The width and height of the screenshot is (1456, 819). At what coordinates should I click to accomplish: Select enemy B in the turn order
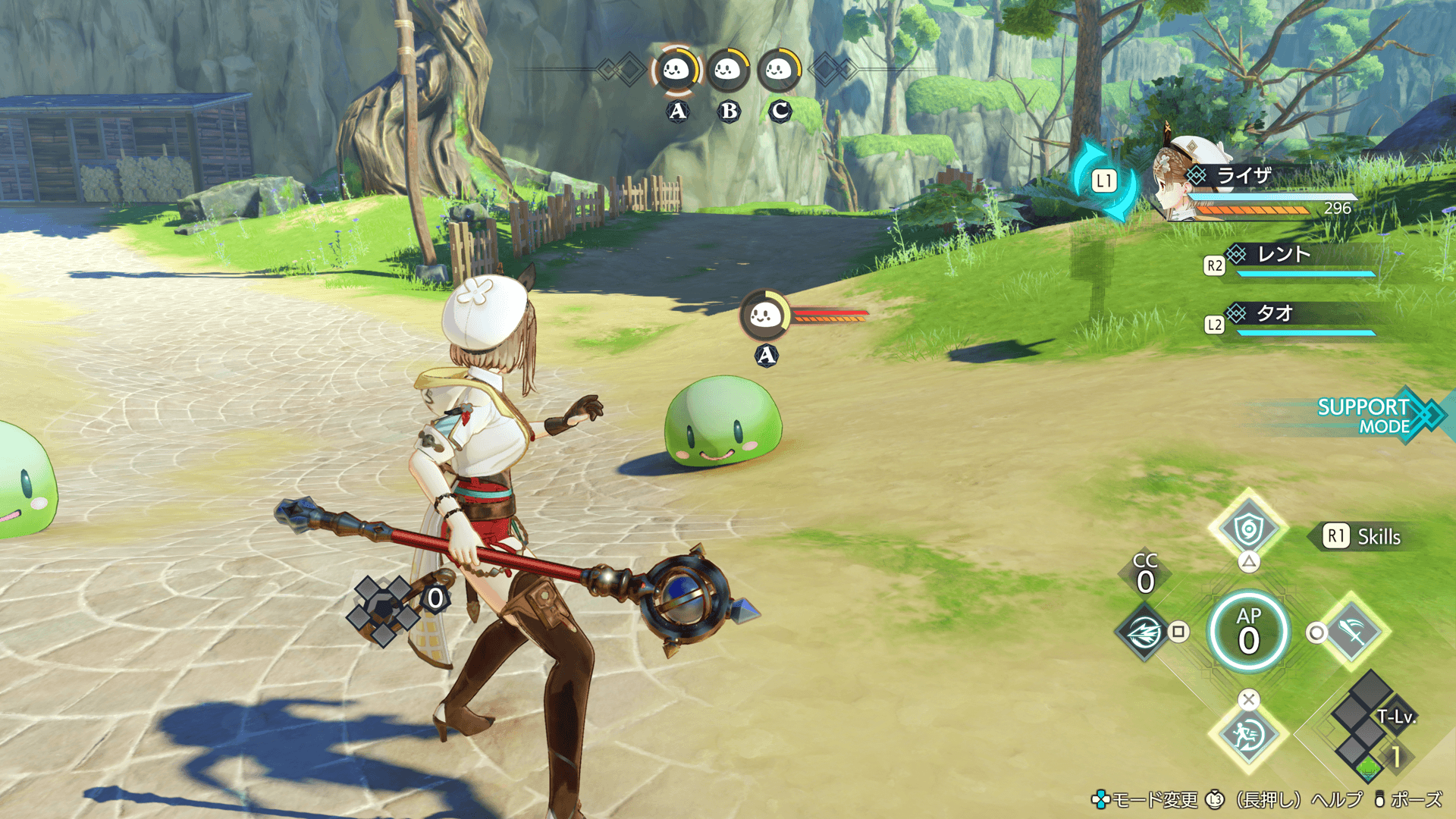point(728,71)
